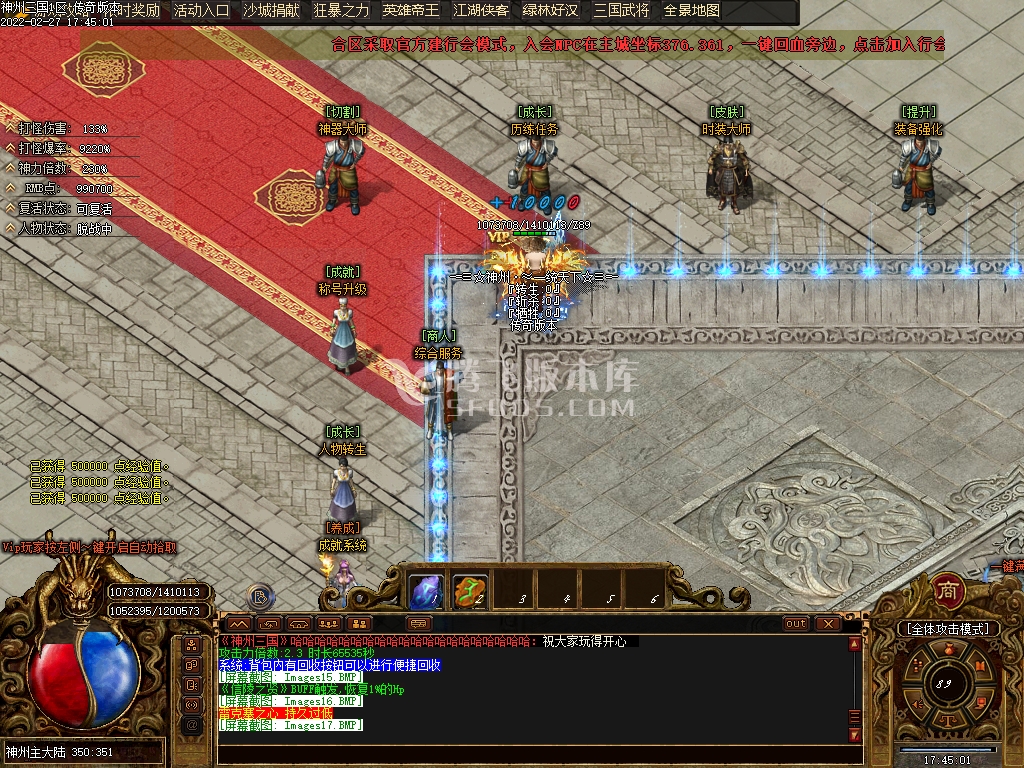Use the orange-green item in slot 2
Screen dimensions: 1024x768
(x=470, y=591)
